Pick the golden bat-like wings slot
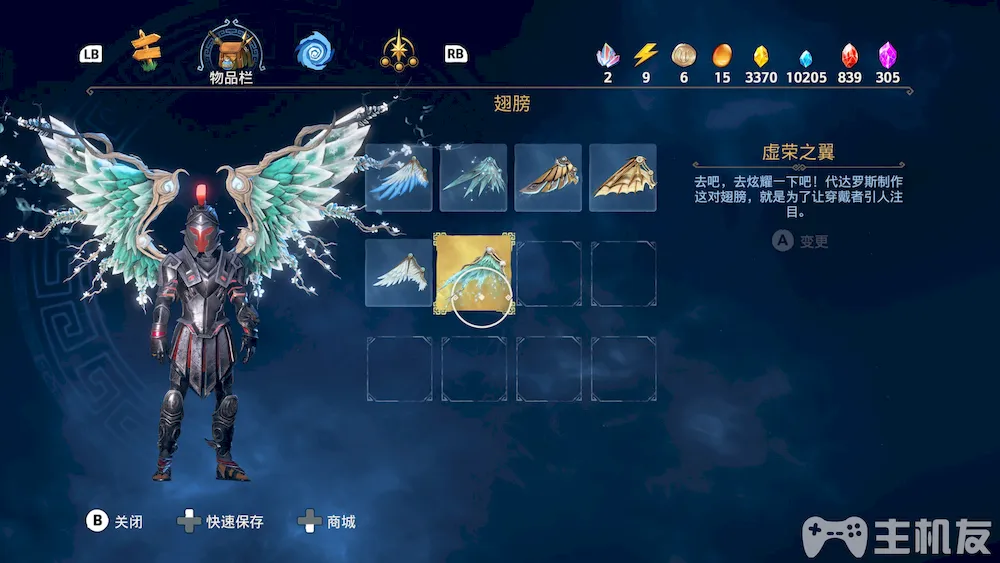 (x=623, y=177)
